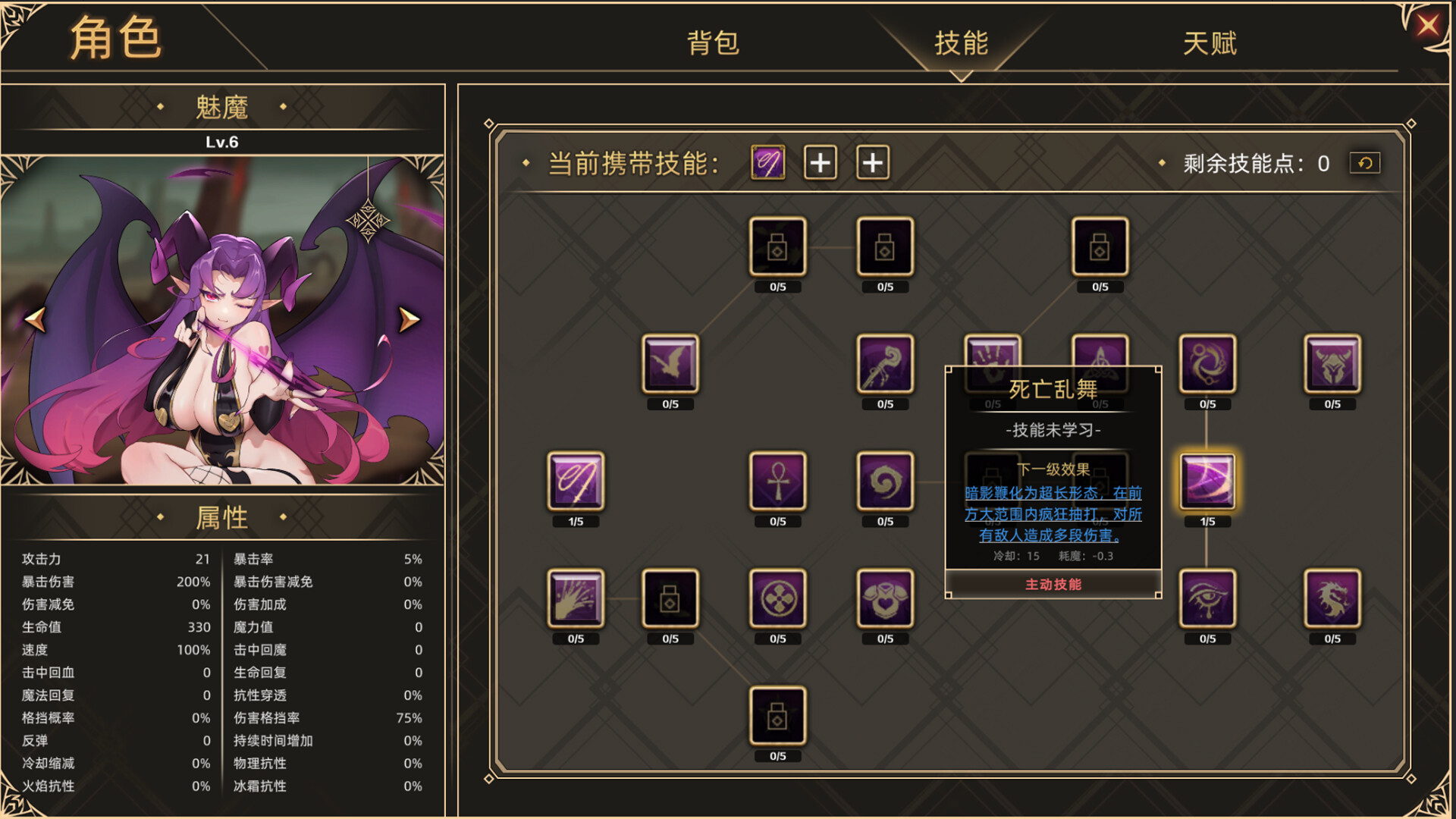Click the reset skill points button

point(1365,162)
